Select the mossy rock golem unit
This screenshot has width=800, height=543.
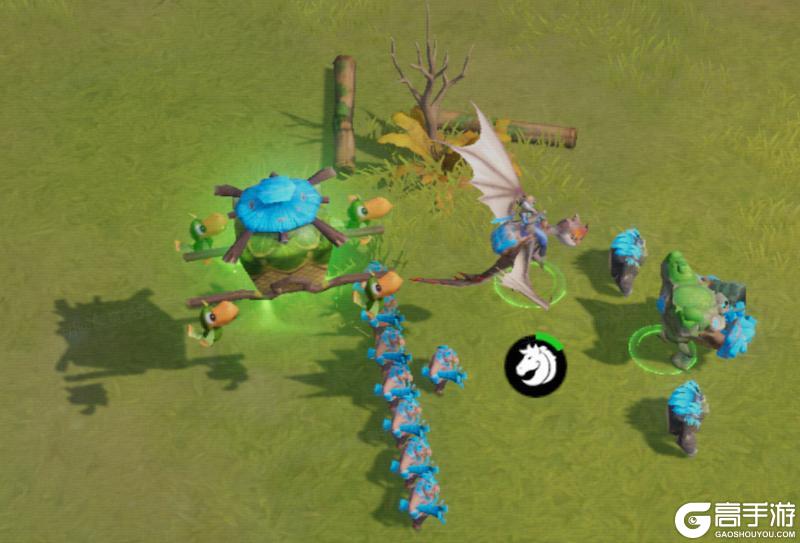pyautogui.click(x=691, y=305)
